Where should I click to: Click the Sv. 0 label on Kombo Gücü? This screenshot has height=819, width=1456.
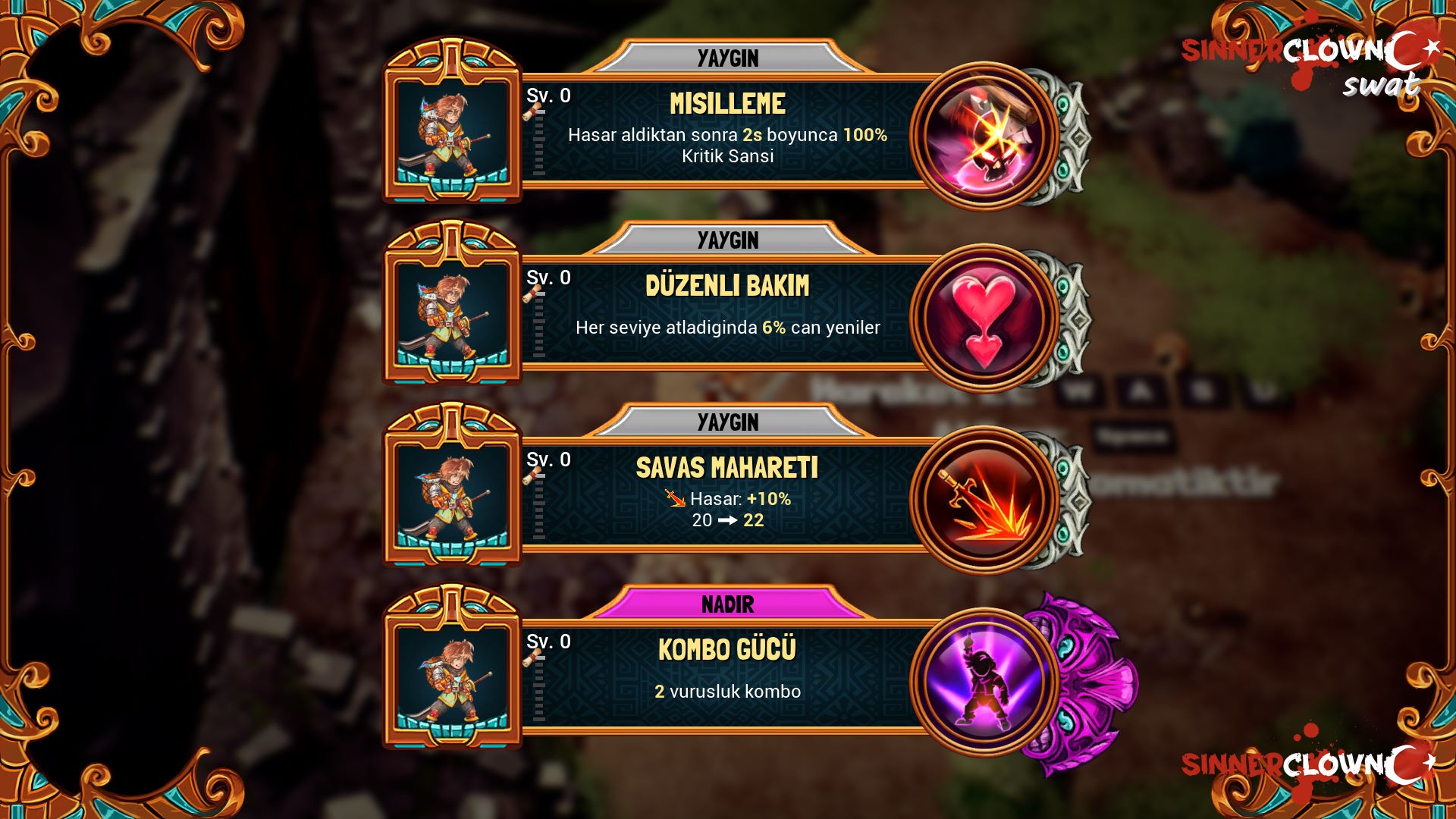click(549, 642)
